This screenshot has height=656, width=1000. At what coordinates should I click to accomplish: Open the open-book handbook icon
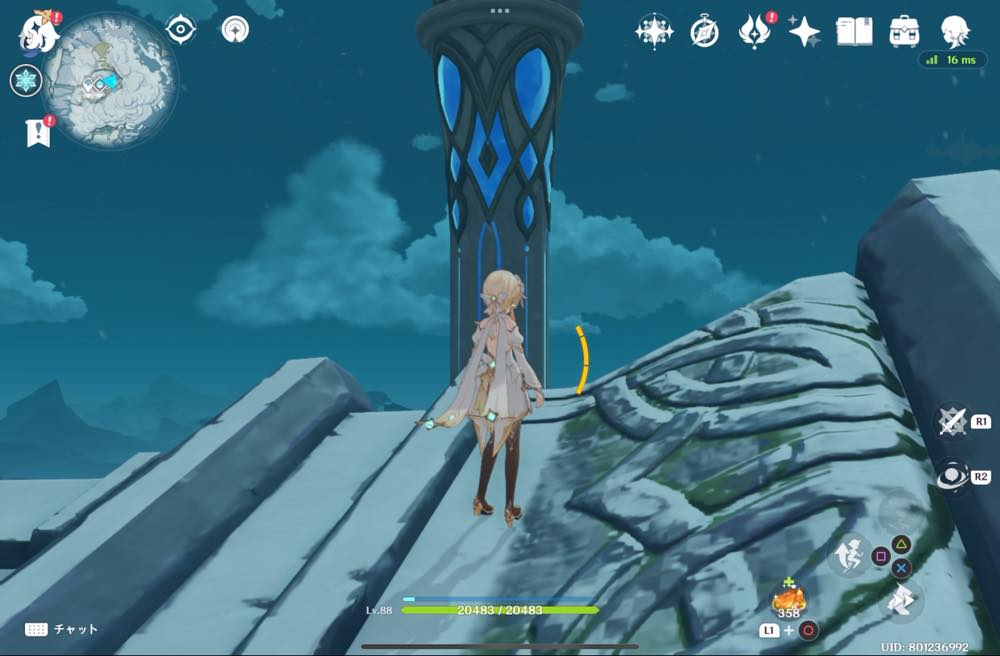854,32
